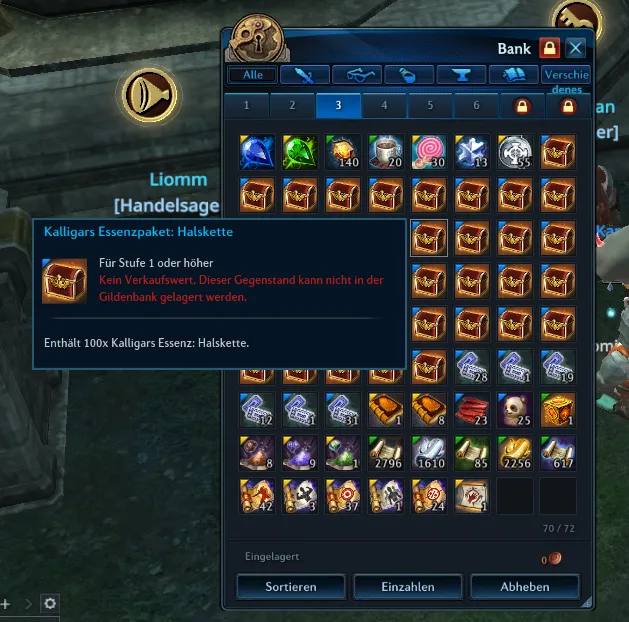
Task: Filter bank by the glasses accessory category
Action: [x=357, y=75]
